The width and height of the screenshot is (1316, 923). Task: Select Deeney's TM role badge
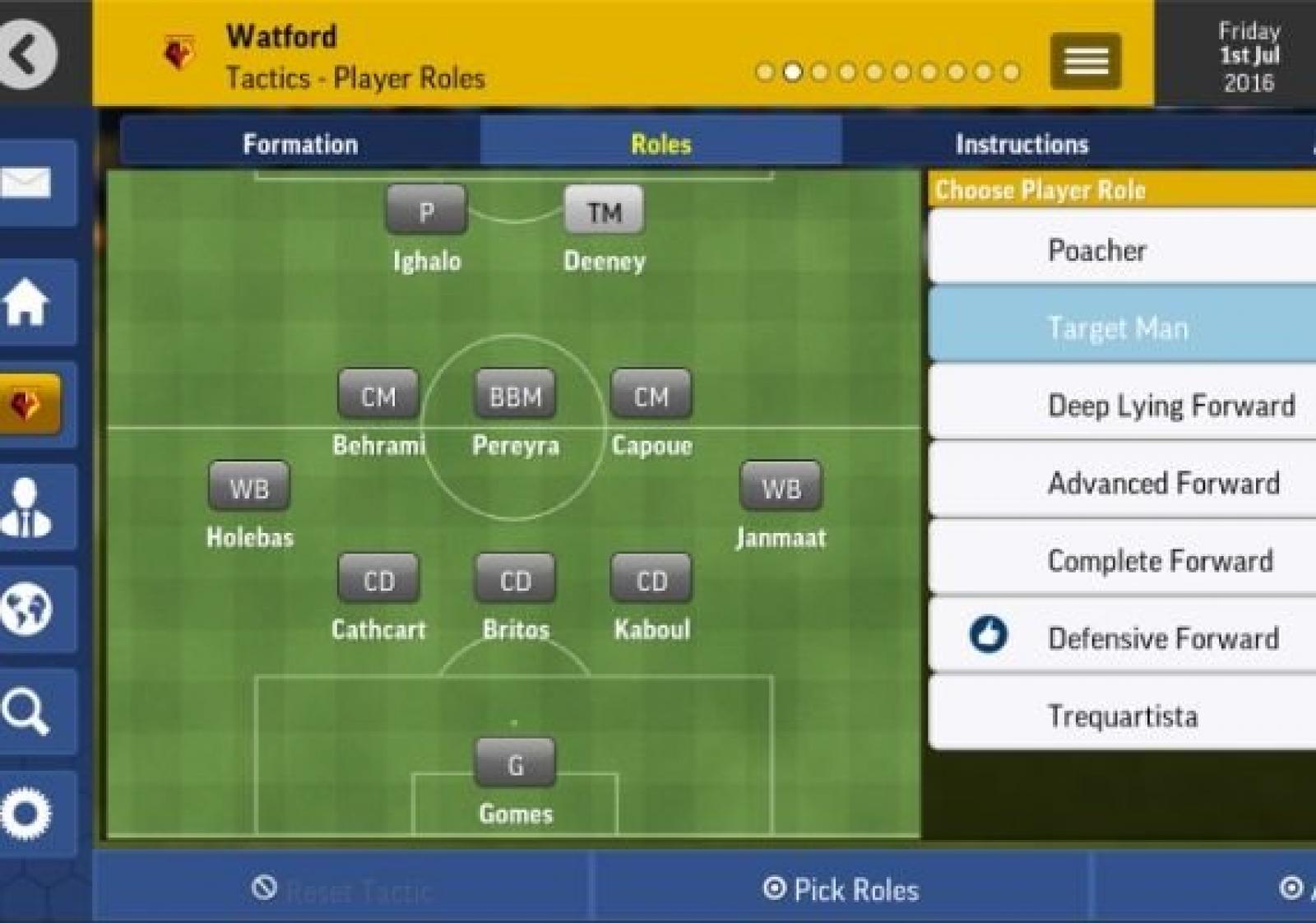tap(604, 211)
